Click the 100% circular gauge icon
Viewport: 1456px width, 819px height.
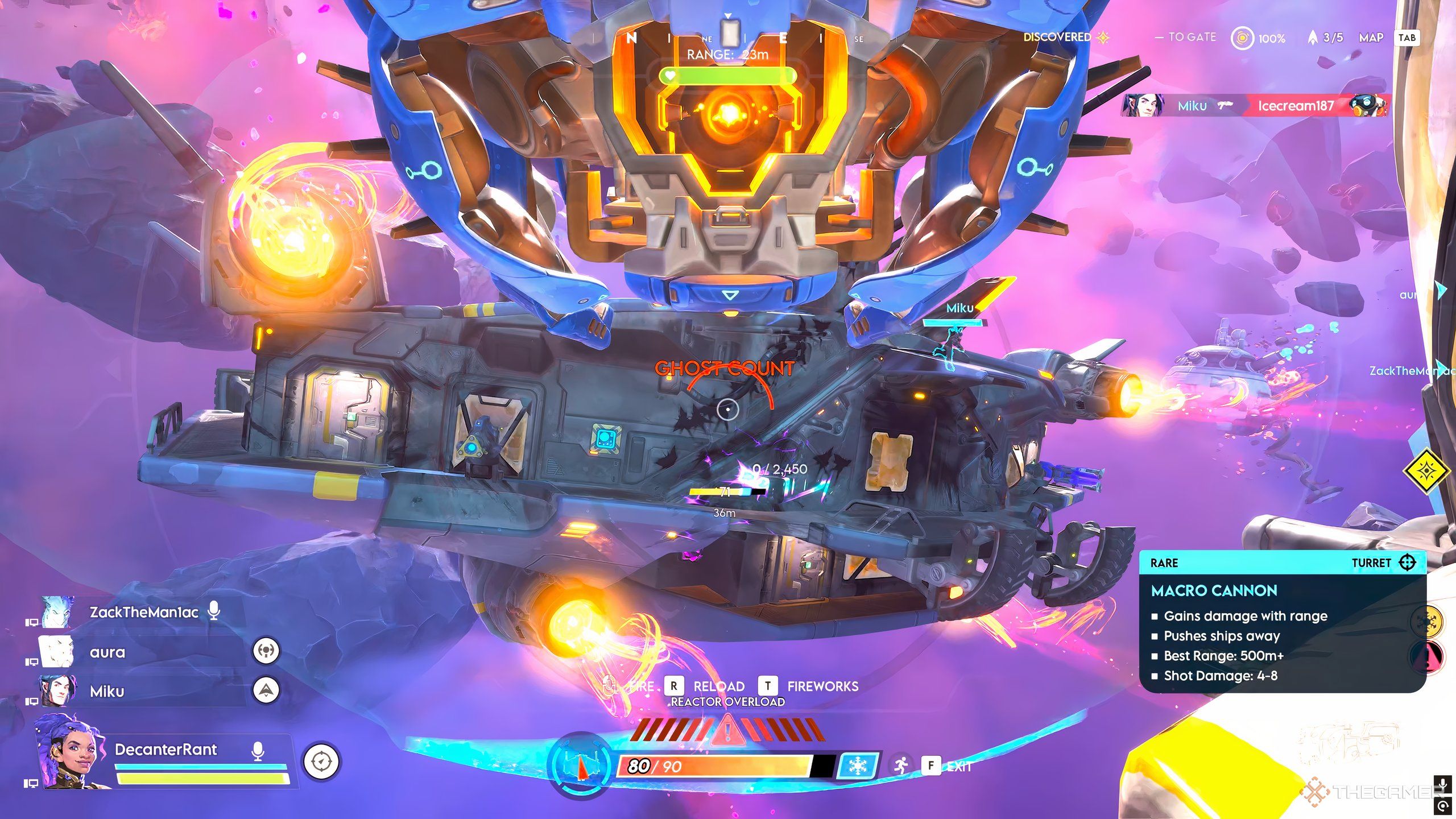1242,38
